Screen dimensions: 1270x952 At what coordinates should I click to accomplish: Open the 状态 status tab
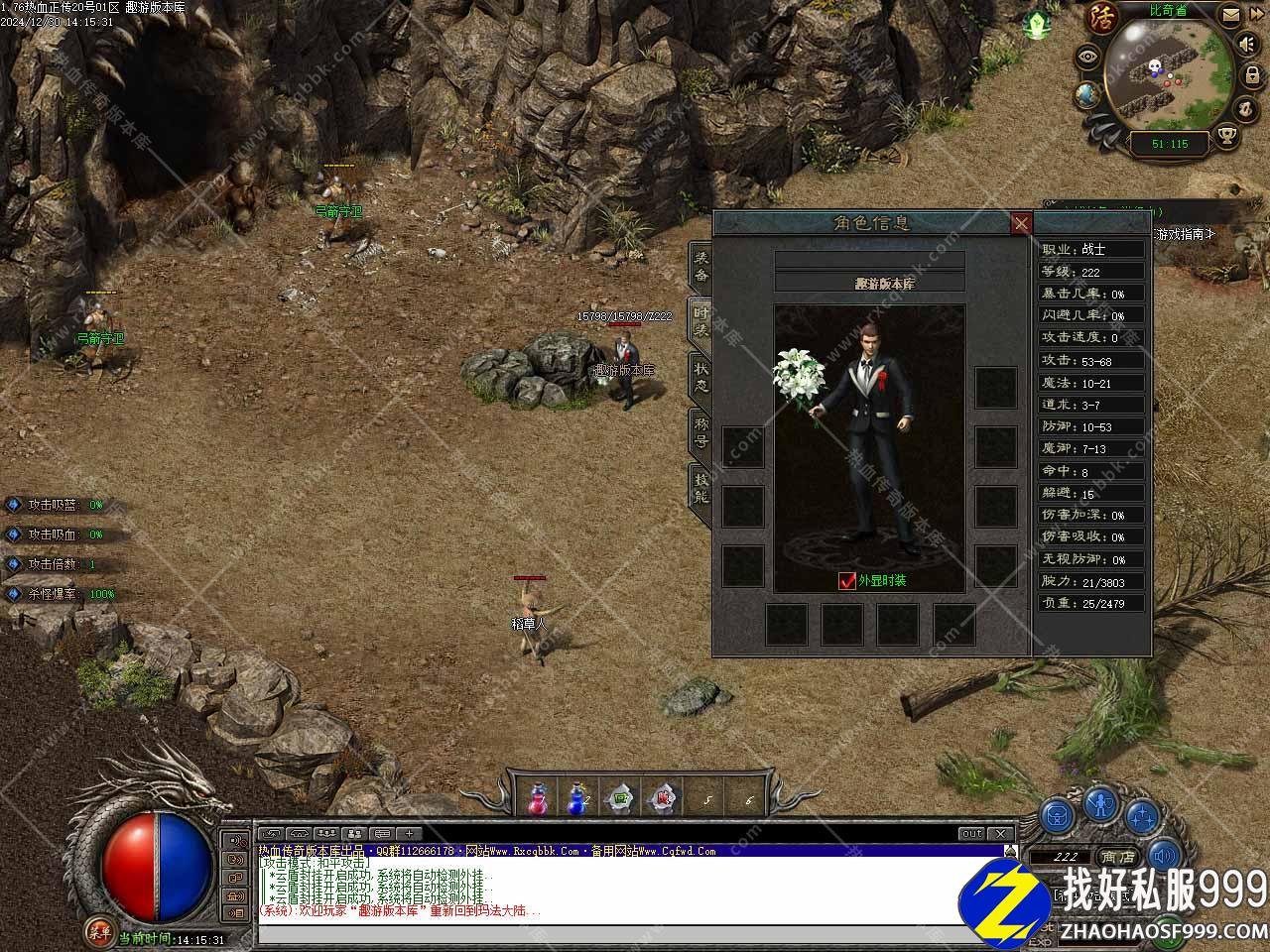pyautogui.click(x=701, y=378)
